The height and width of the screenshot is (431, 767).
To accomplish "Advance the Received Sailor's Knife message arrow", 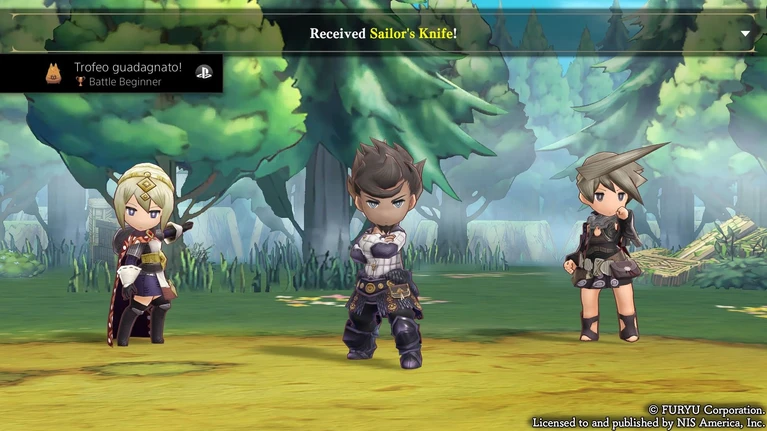I will point(745,33).
